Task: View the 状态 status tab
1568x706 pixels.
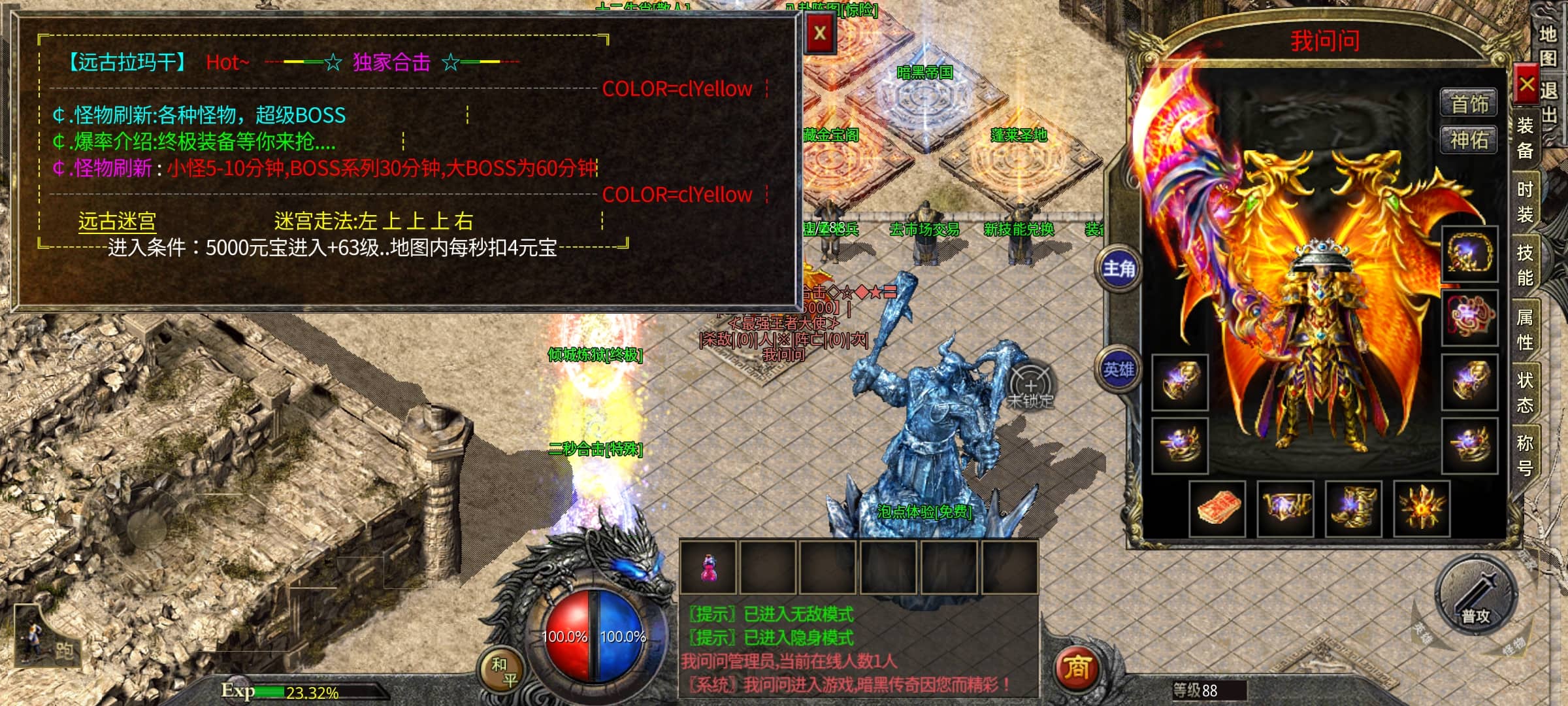Action: pyautogui.click(x=1526, y=392)
